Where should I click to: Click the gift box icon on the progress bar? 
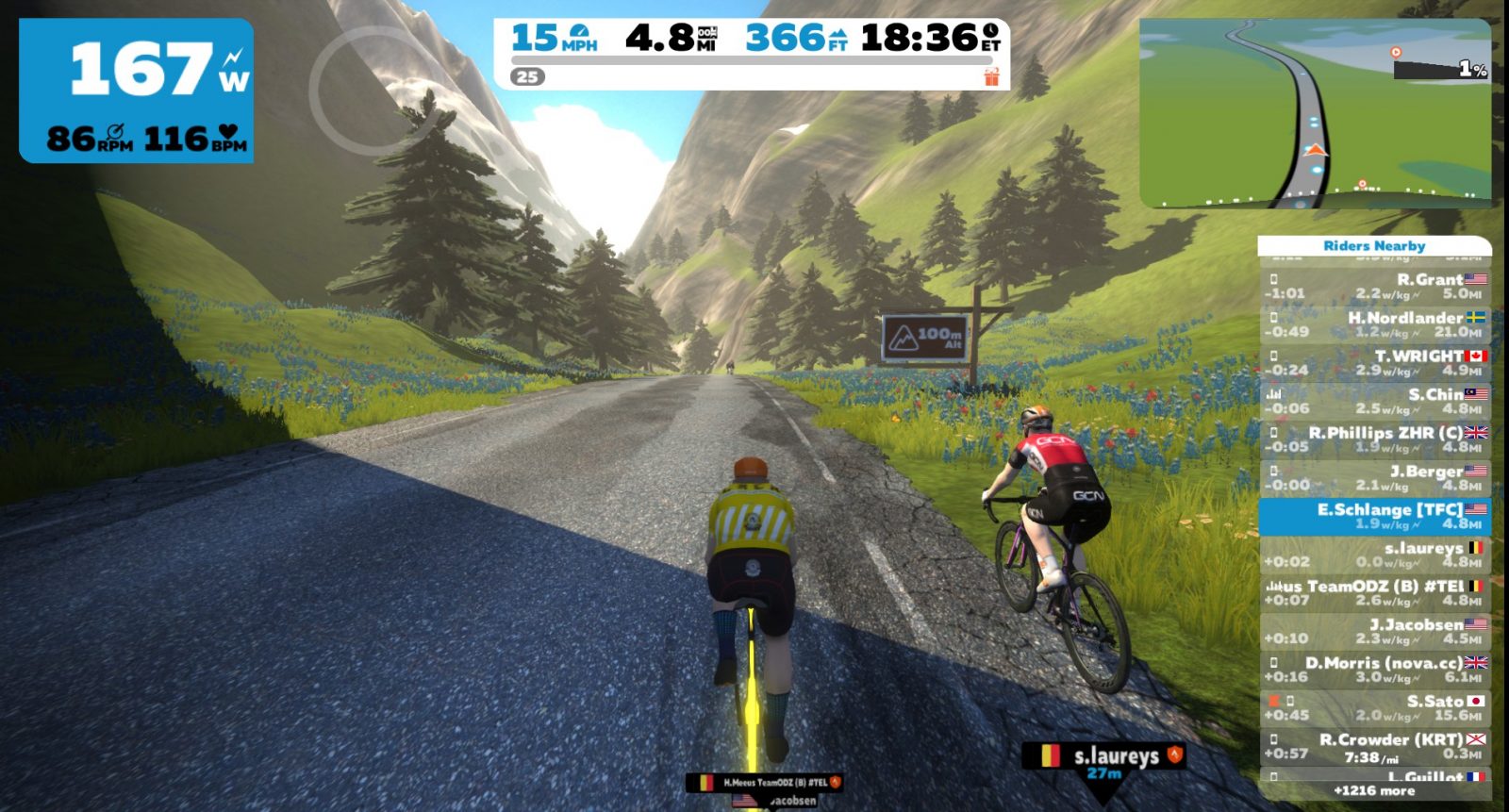click(991, 77)
